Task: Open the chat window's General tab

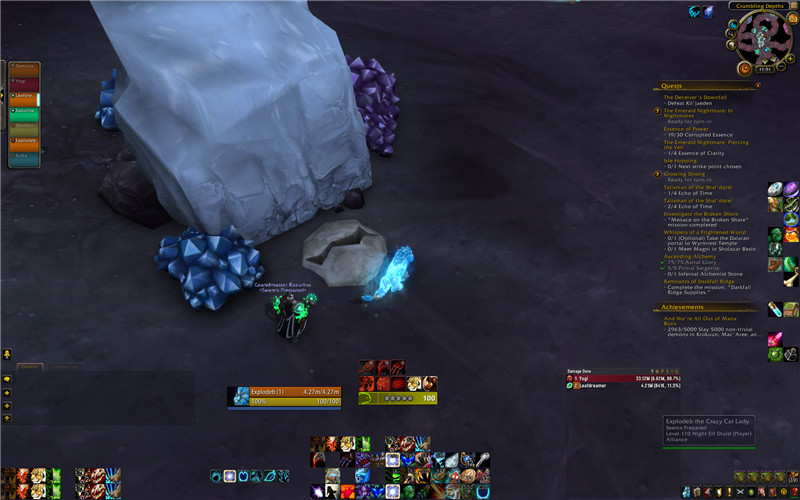Action: coord(30,367)
